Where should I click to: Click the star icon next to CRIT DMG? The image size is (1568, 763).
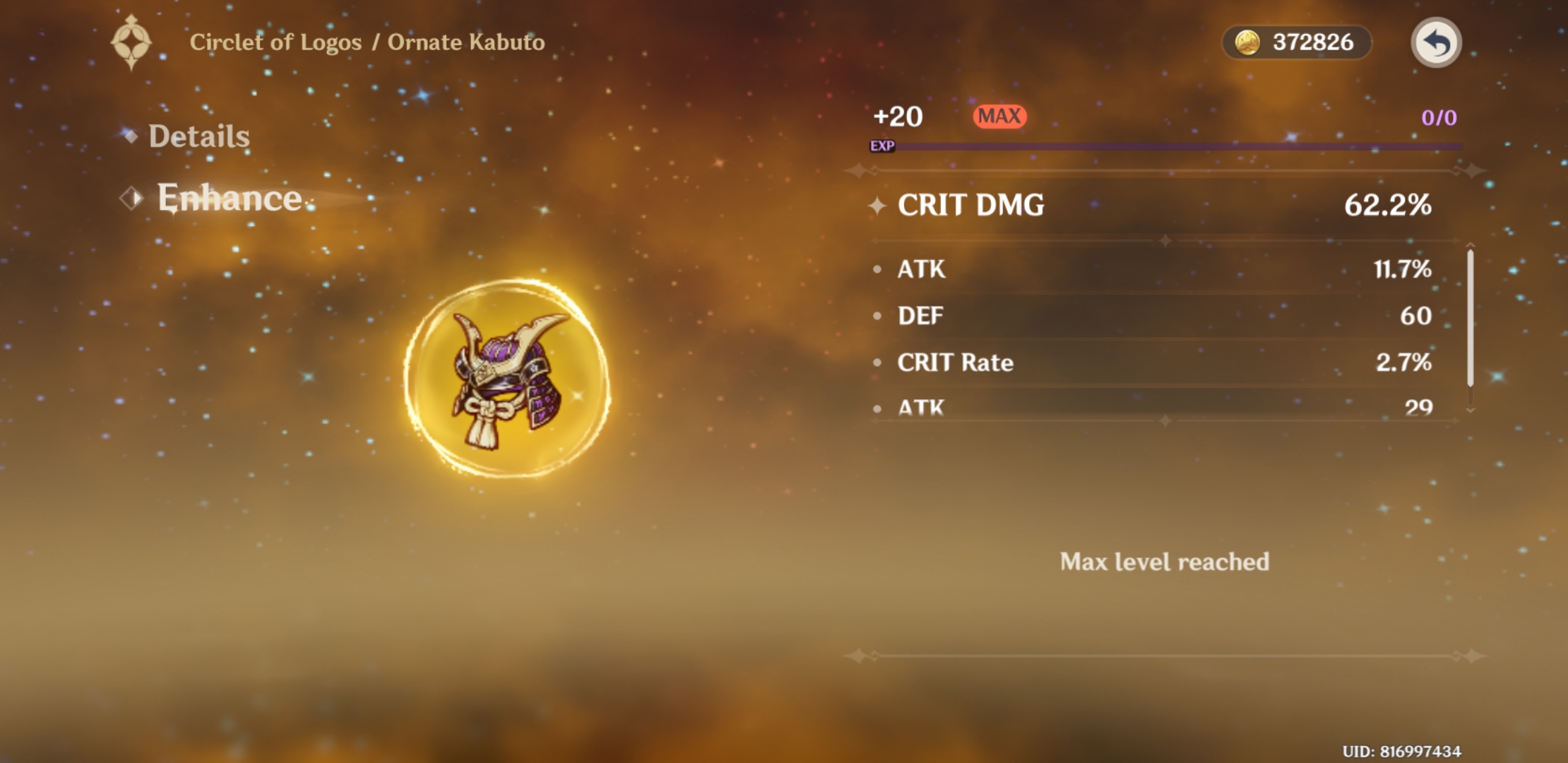tap(878, 206)
